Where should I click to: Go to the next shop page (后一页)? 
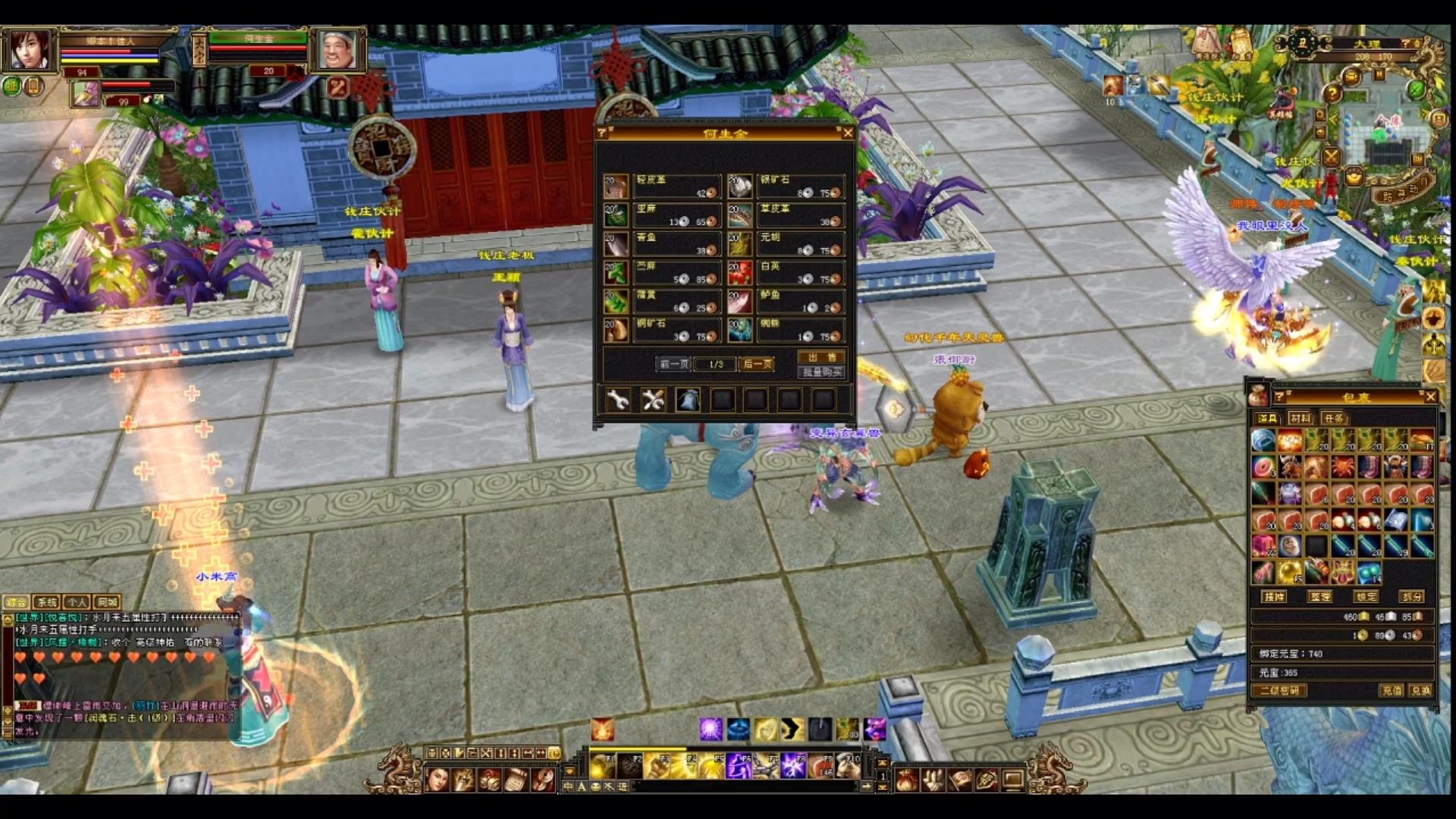point(757,364)
